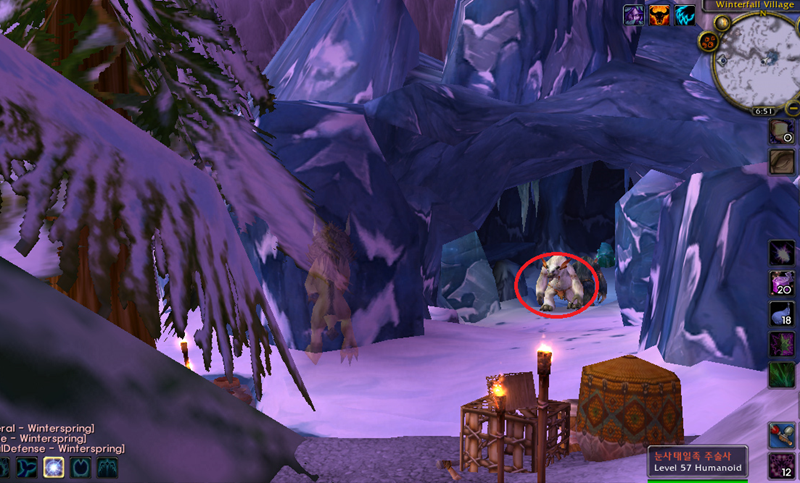Activate the selected glowing moonfire-style form icon
800x483 pixels.
click(x=53, y=468)
